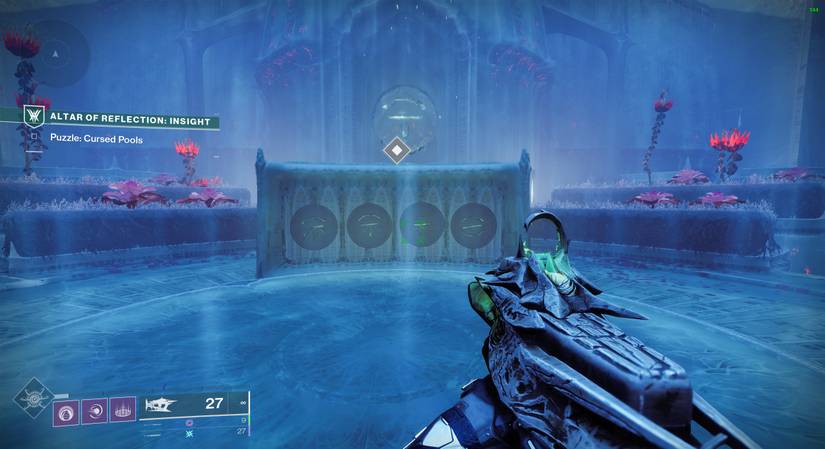Activate the class ability rift icon
This screenshot has width=825, height=449.
[x=123, y=410]
